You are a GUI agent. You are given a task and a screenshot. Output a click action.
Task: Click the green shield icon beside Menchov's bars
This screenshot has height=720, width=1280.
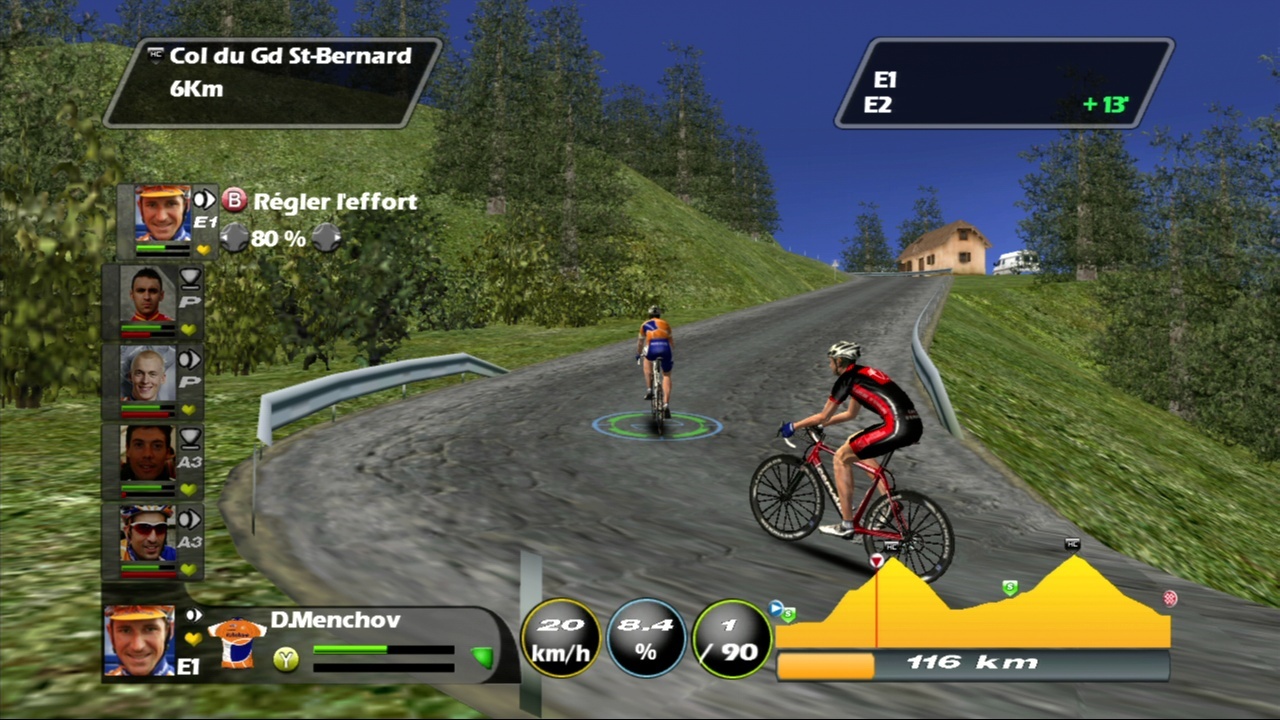[482, 656]
